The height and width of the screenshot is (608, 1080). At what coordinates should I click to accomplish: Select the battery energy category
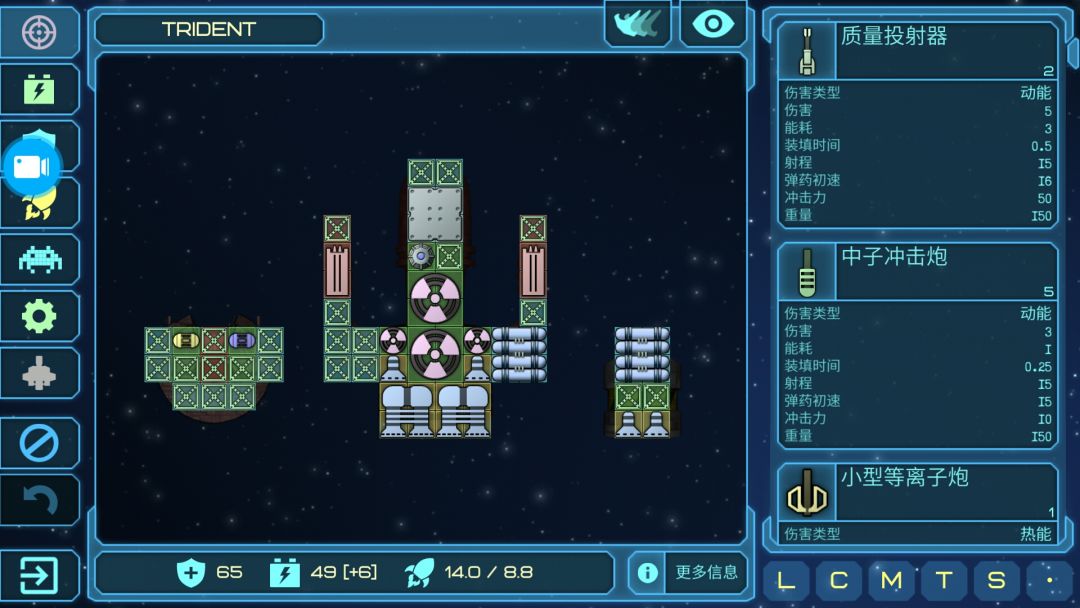click(x=39, y=90)
